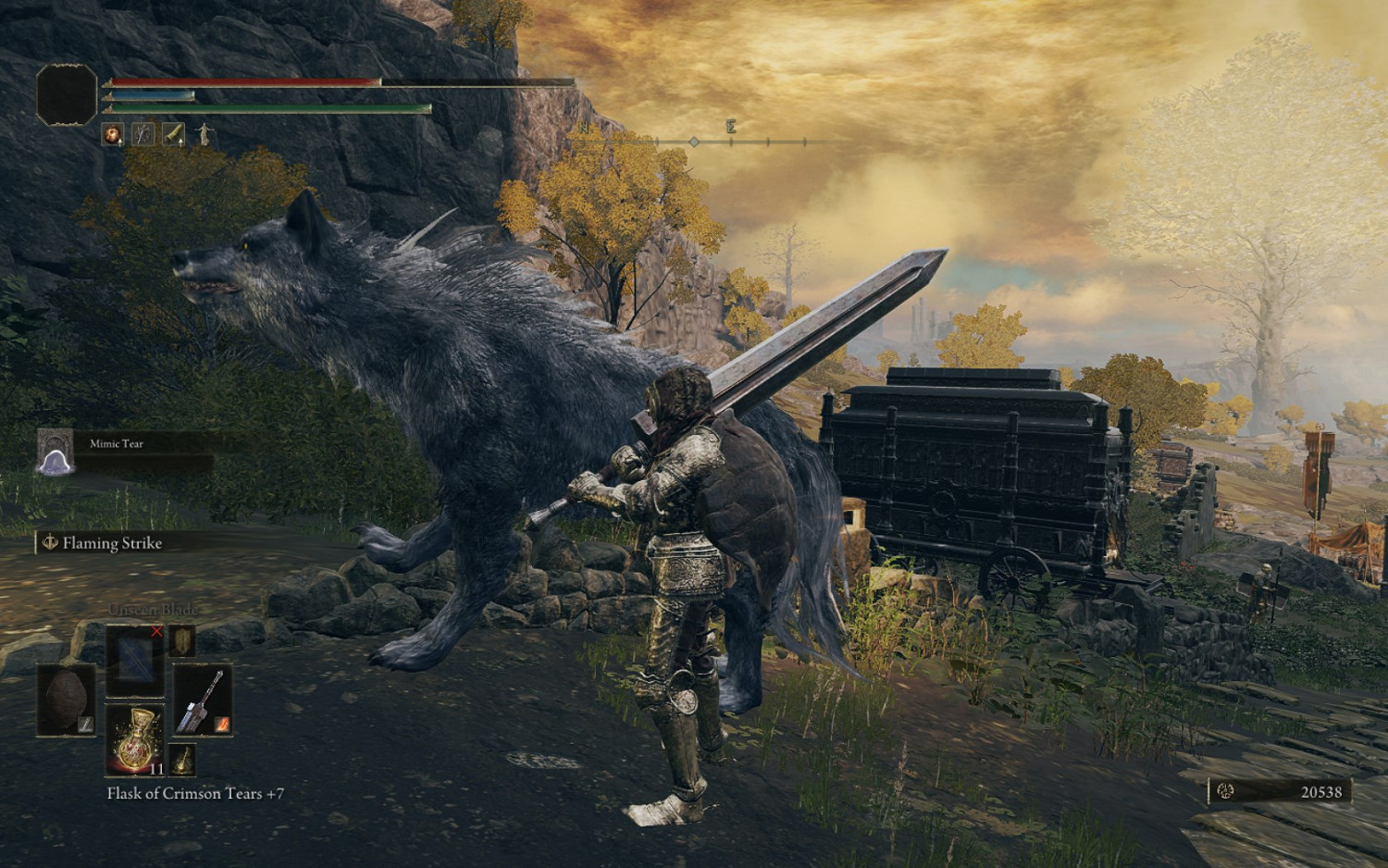
Task: Click the Mimic Tear name banner
Action: (x=116, y=442)
